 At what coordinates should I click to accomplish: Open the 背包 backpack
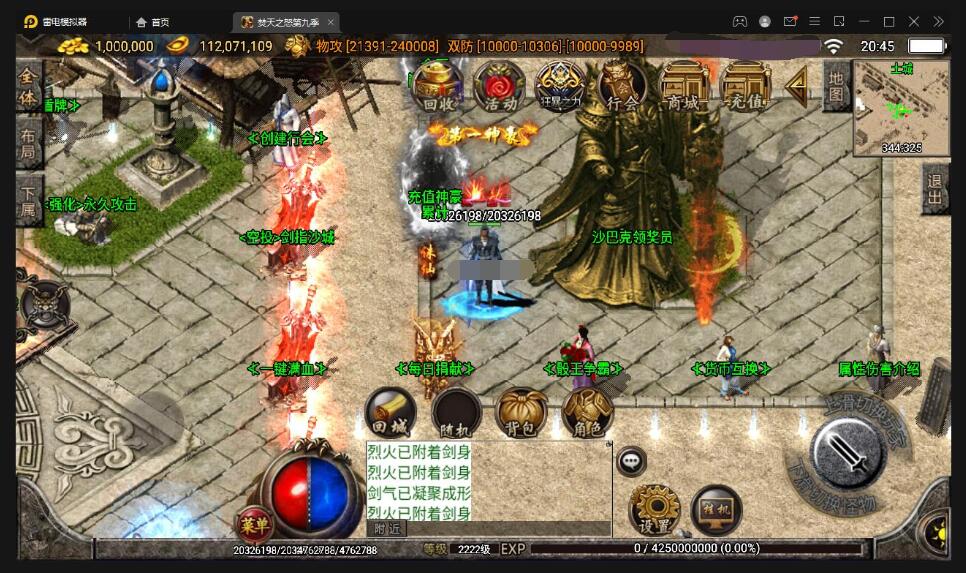click(x=522, y=411)
